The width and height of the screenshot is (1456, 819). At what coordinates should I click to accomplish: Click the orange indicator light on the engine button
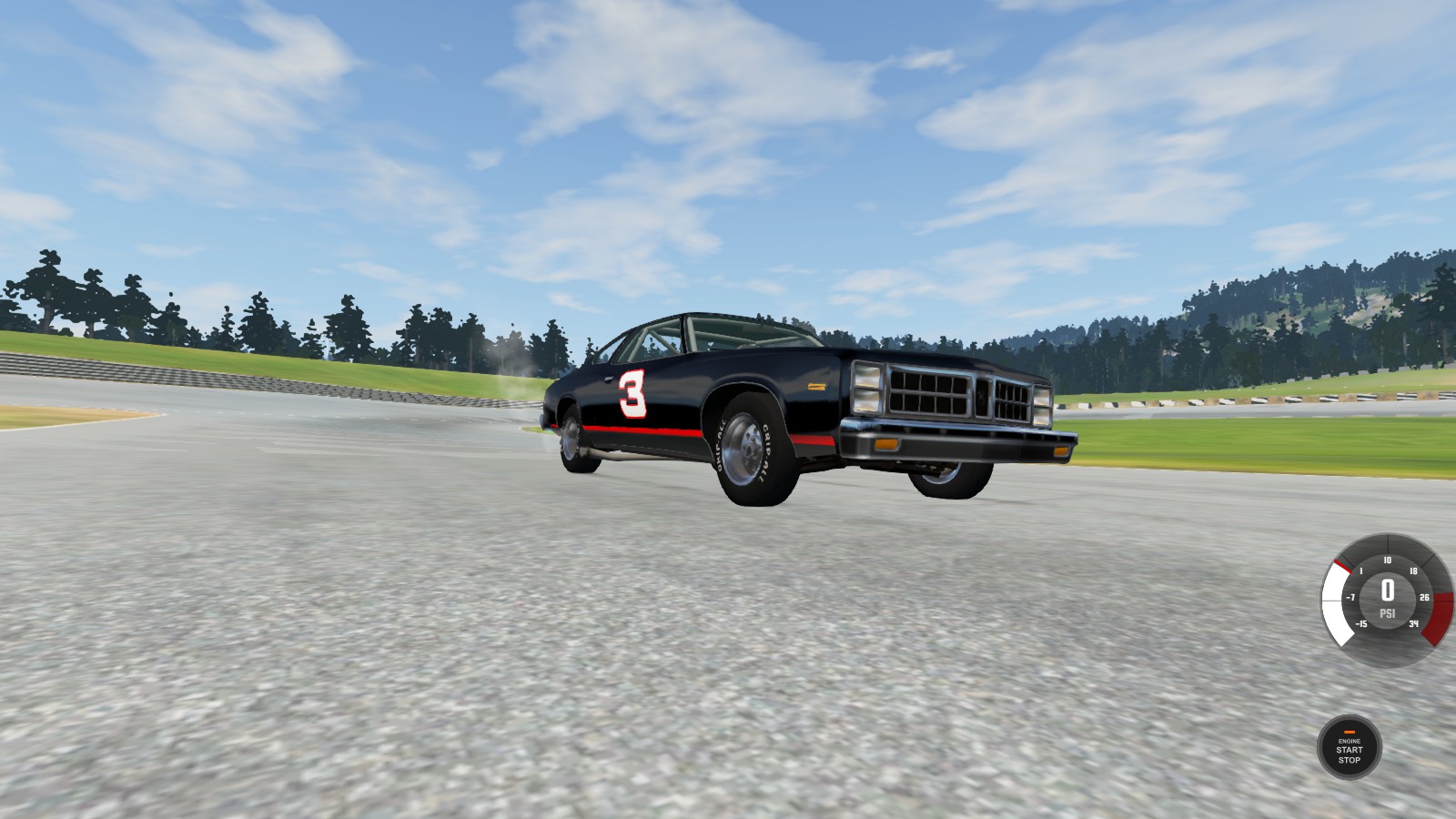[1348, 730]
